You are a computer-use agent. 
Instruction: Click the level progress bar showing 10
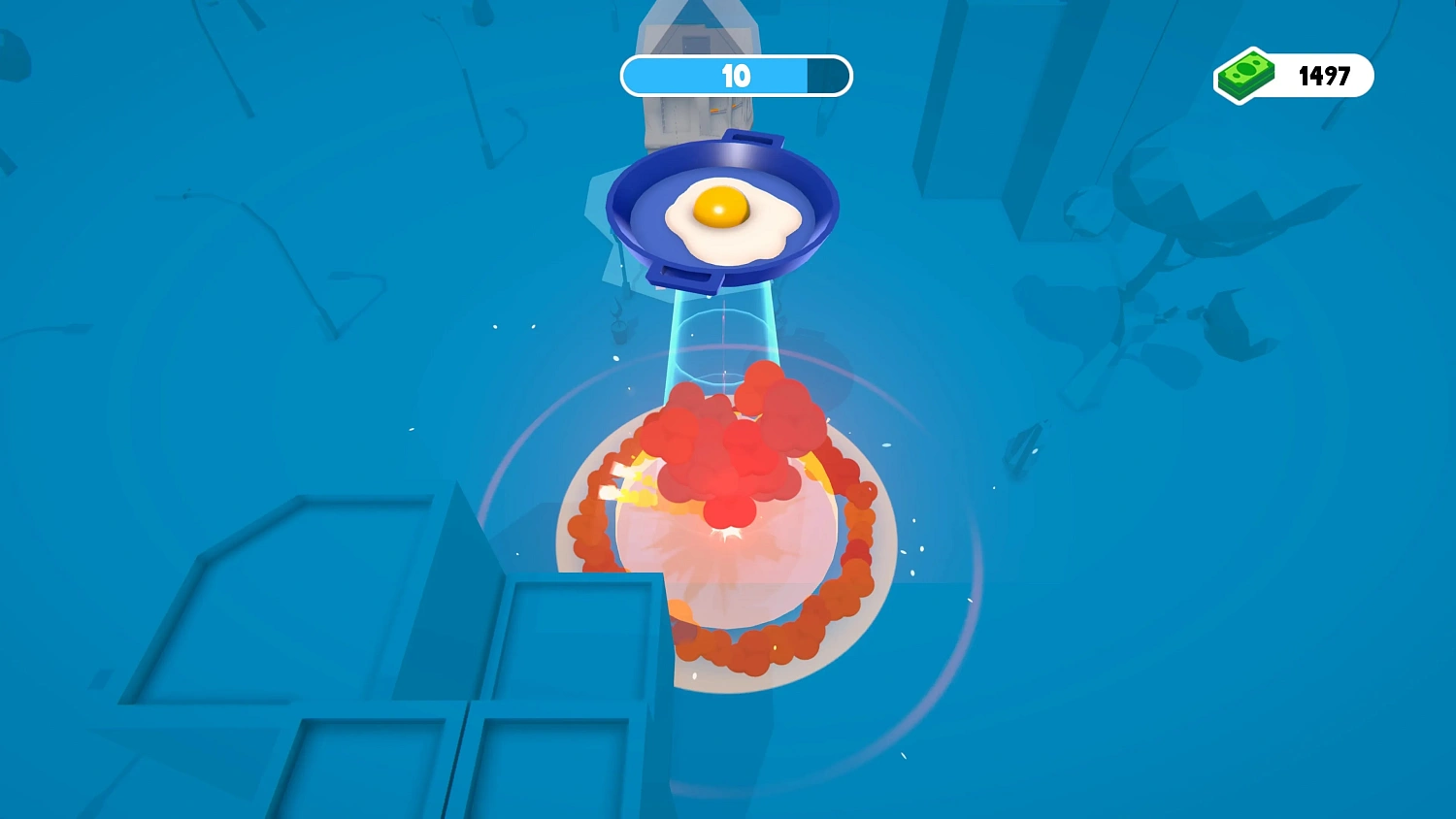coord(735,76)
